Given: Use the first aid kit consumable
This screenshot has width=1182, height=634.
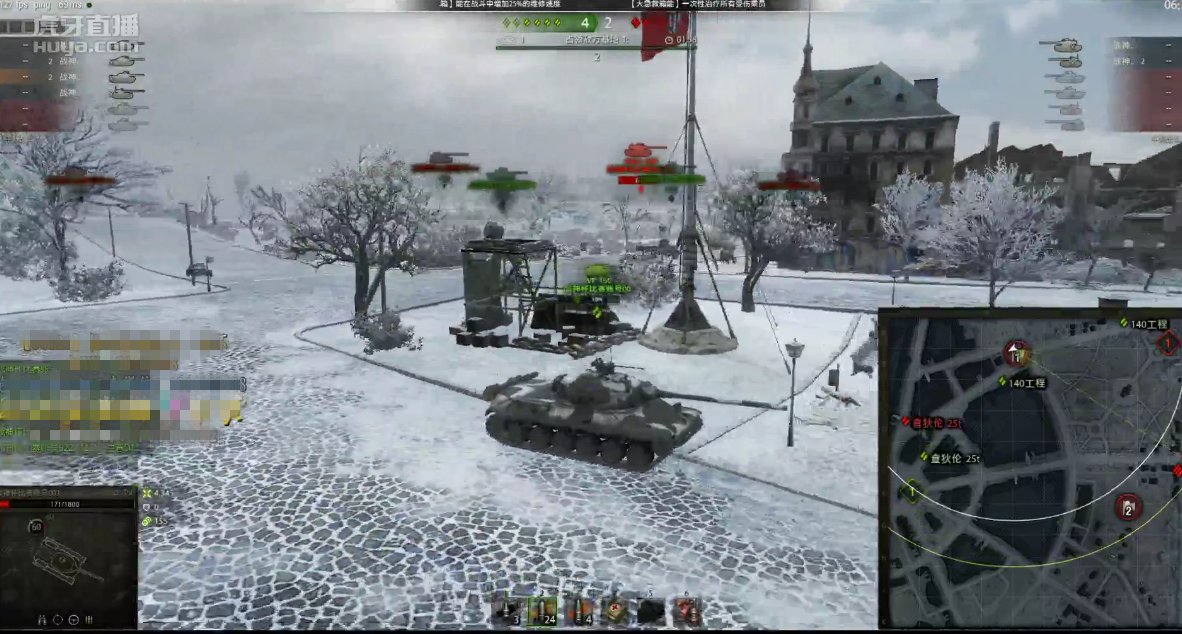Looking at the screenshot, I should tap(616, 610).
